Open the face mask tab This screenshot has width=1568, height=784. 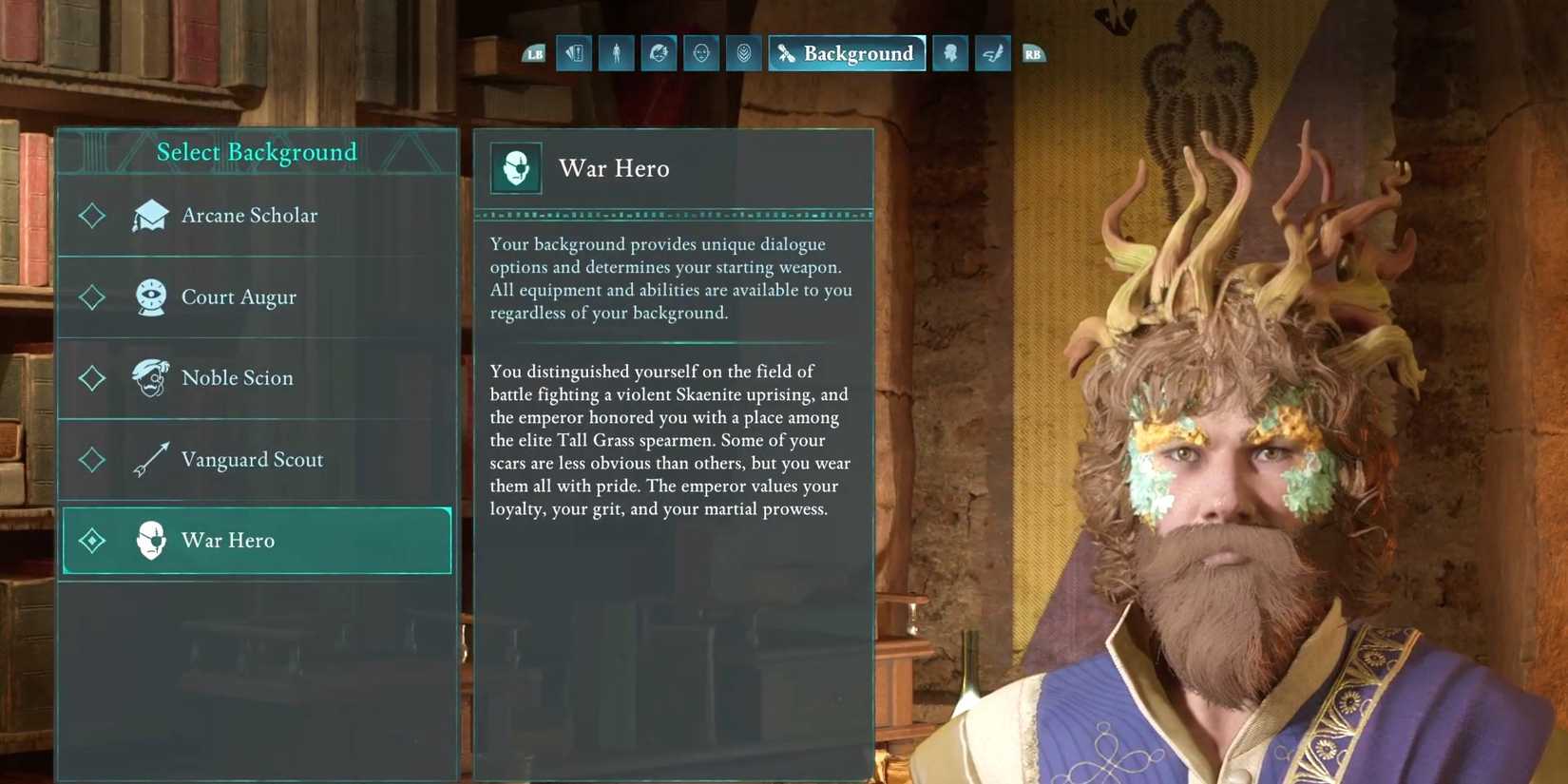click(701, 54)
